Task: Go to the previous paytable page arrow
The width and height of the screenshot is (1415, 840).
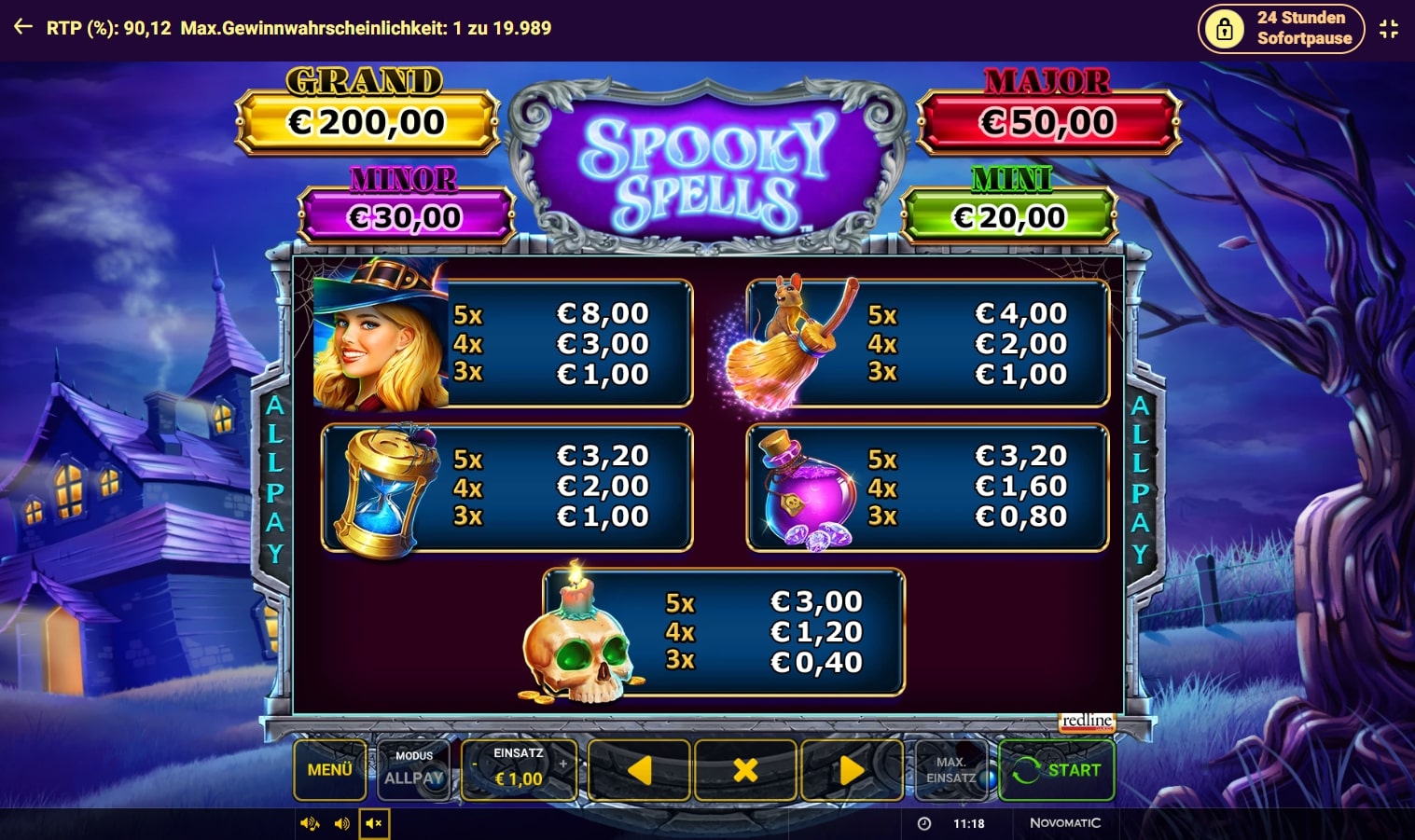Action: point(639,771)
